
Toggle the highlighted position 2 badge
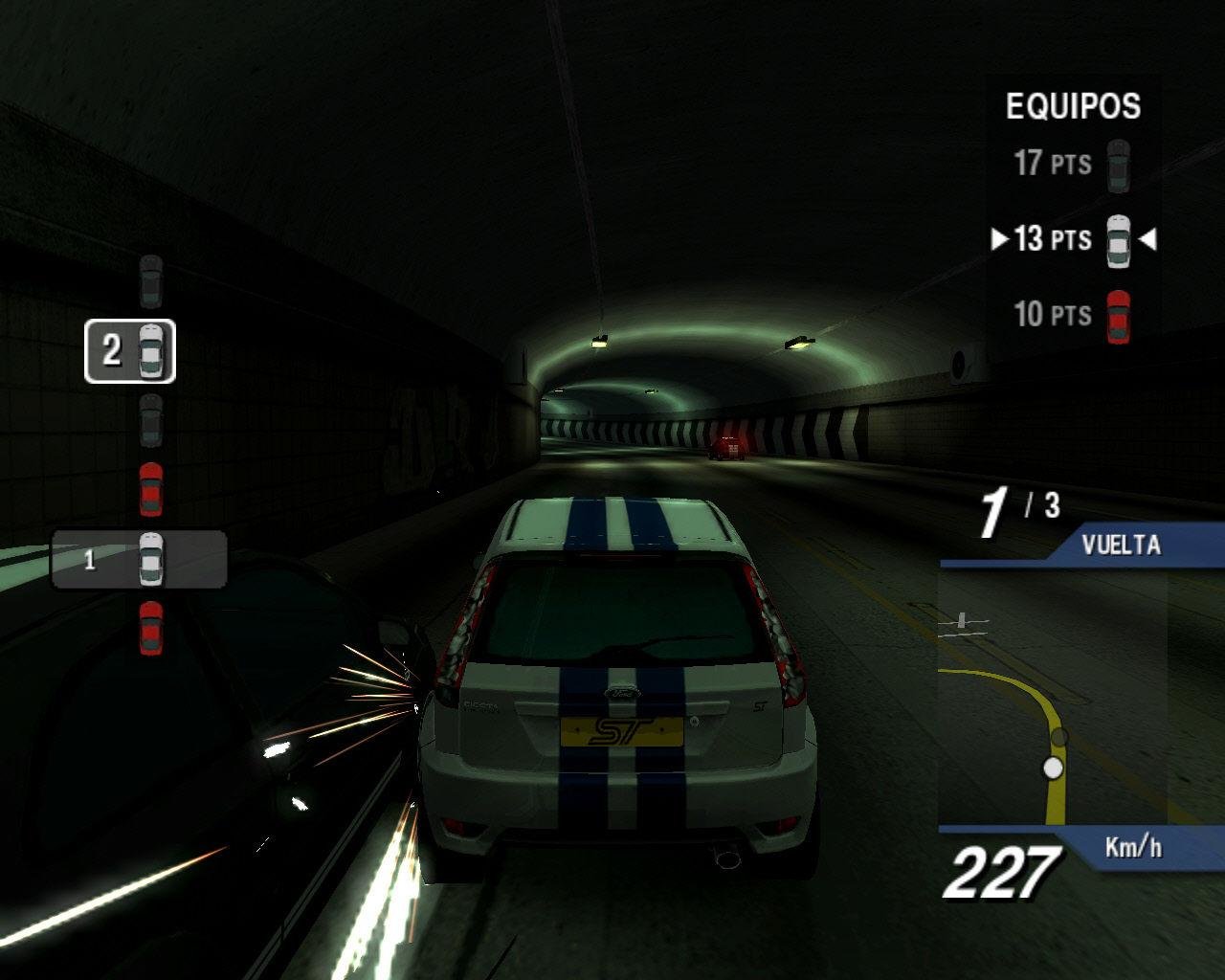point(129,349)
